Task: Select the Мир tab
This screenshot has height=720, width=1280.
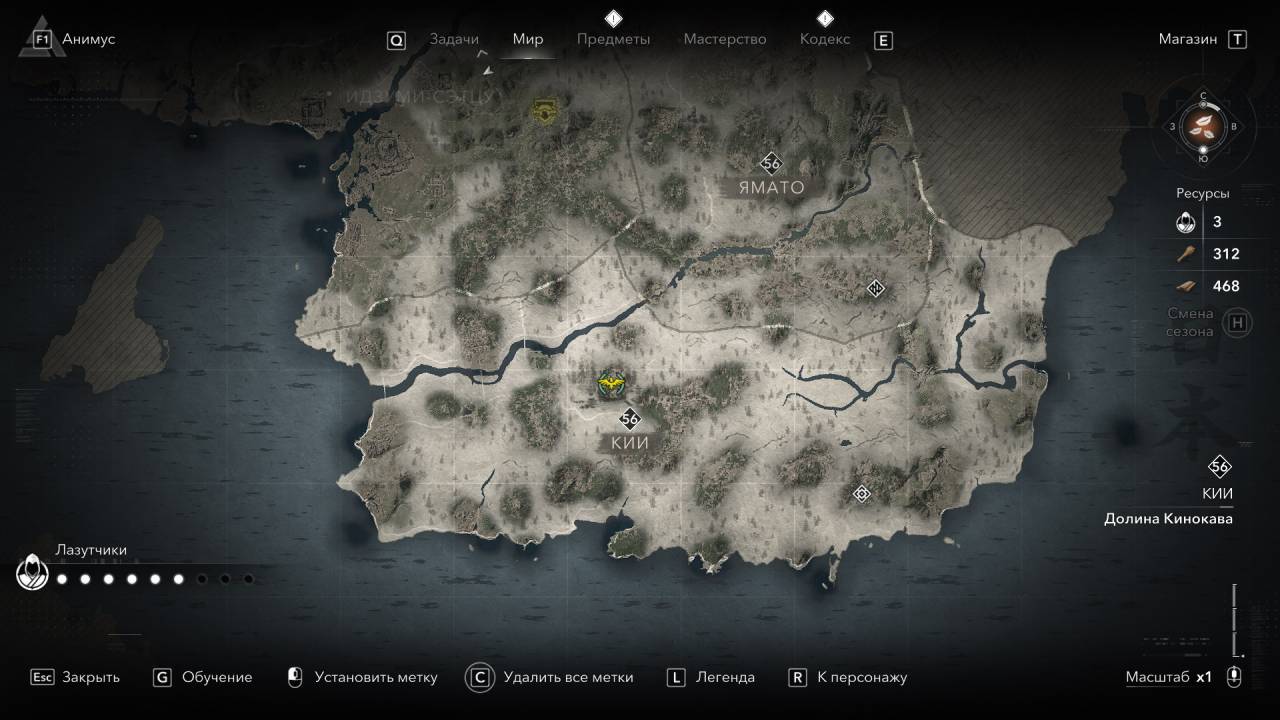Action: pyautogui.click(x=528, y=39)
